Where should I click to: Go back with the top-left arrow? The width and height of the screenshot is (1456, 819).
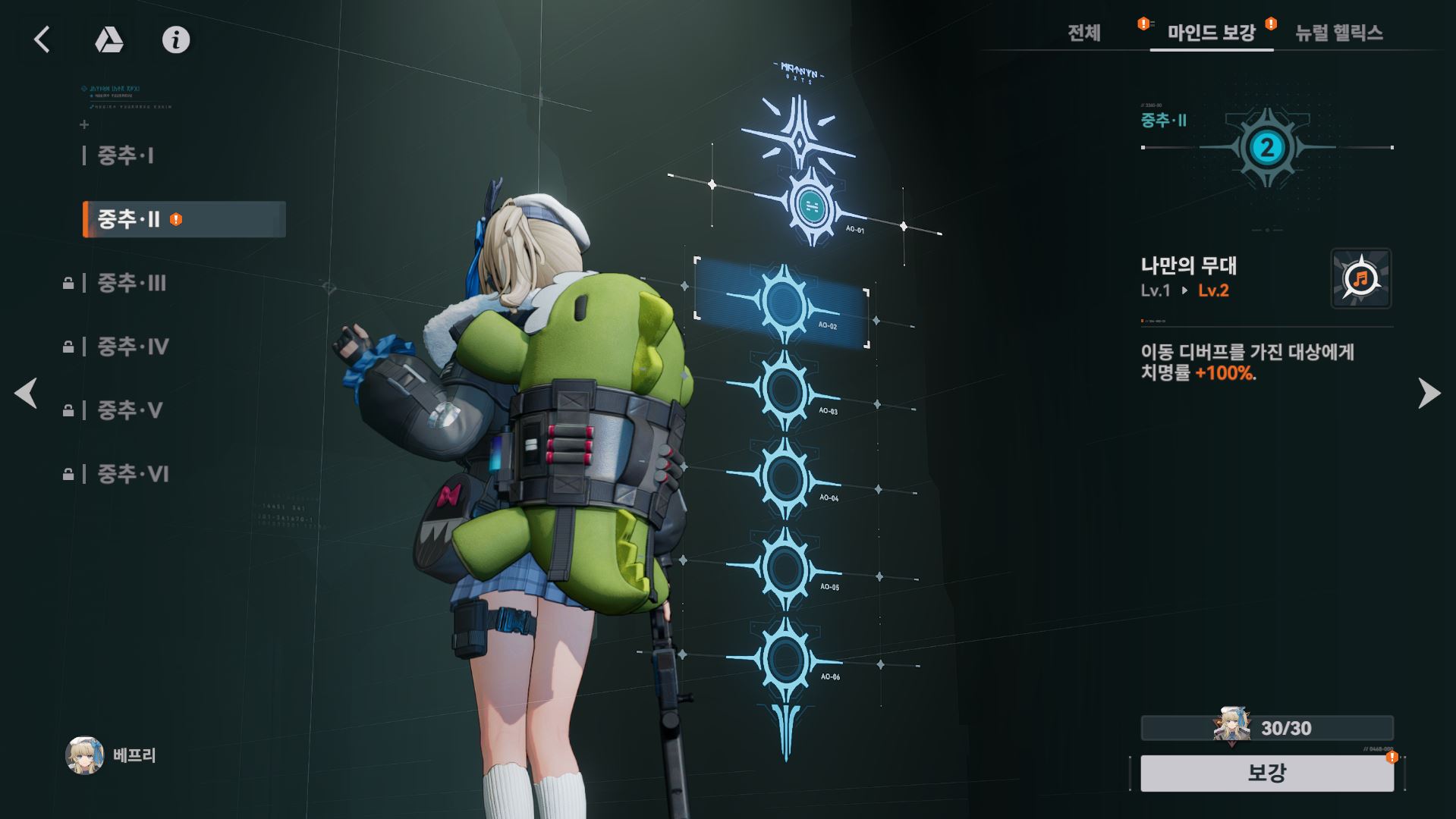tap(42, 39)
